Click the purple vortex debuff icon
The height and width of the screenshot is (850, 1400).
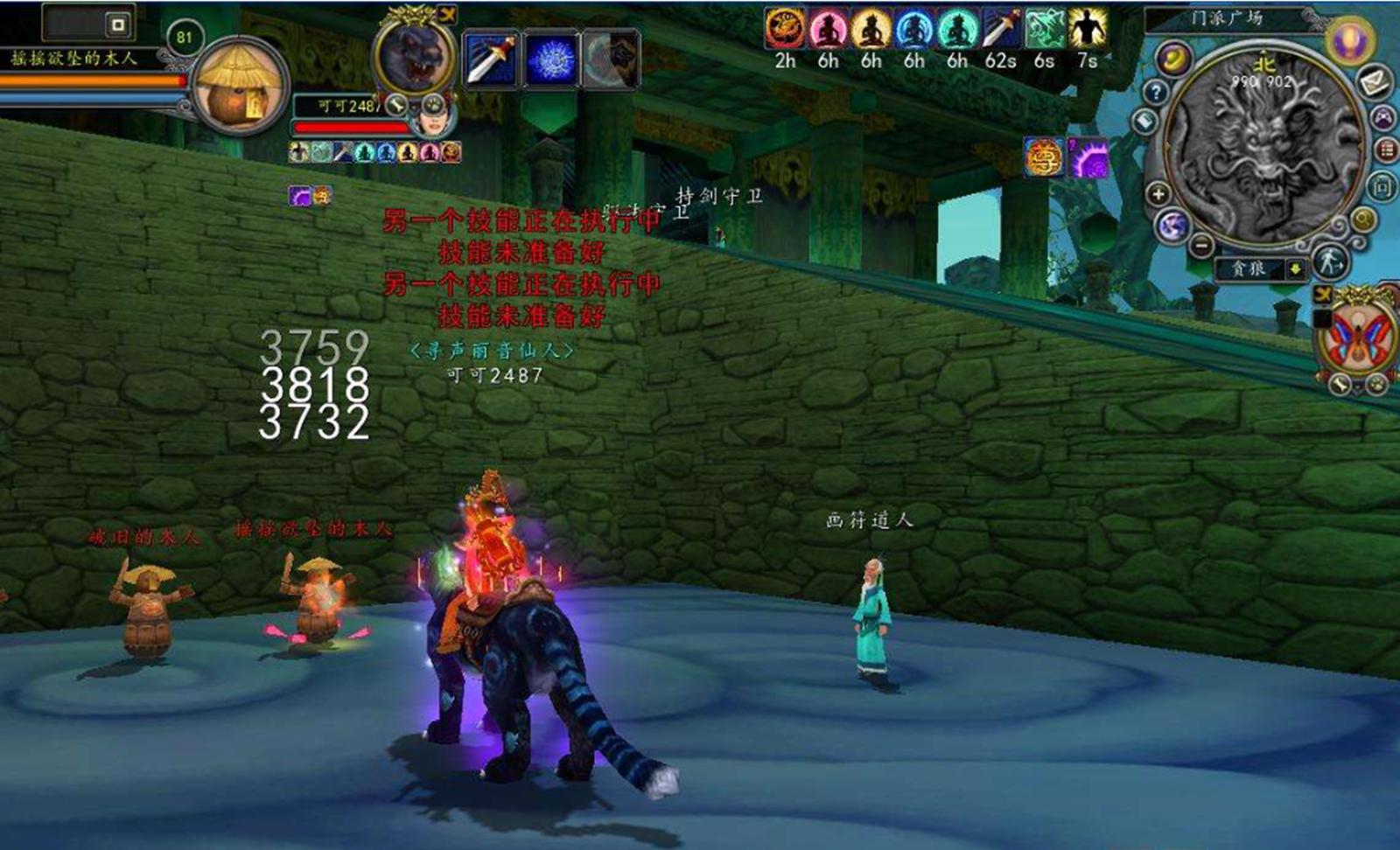(1088, 159)
